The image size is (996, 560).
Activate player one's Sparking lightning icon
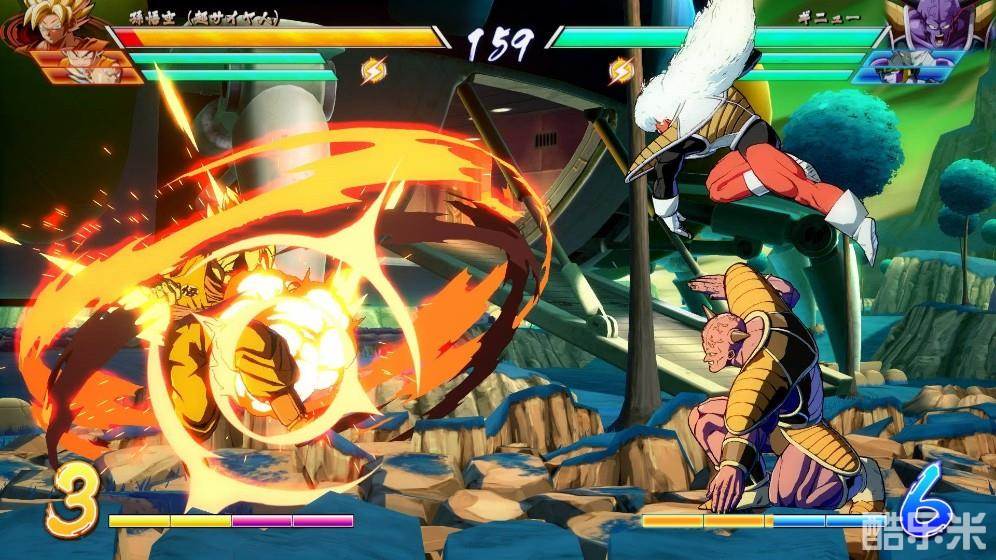(374, 70)
